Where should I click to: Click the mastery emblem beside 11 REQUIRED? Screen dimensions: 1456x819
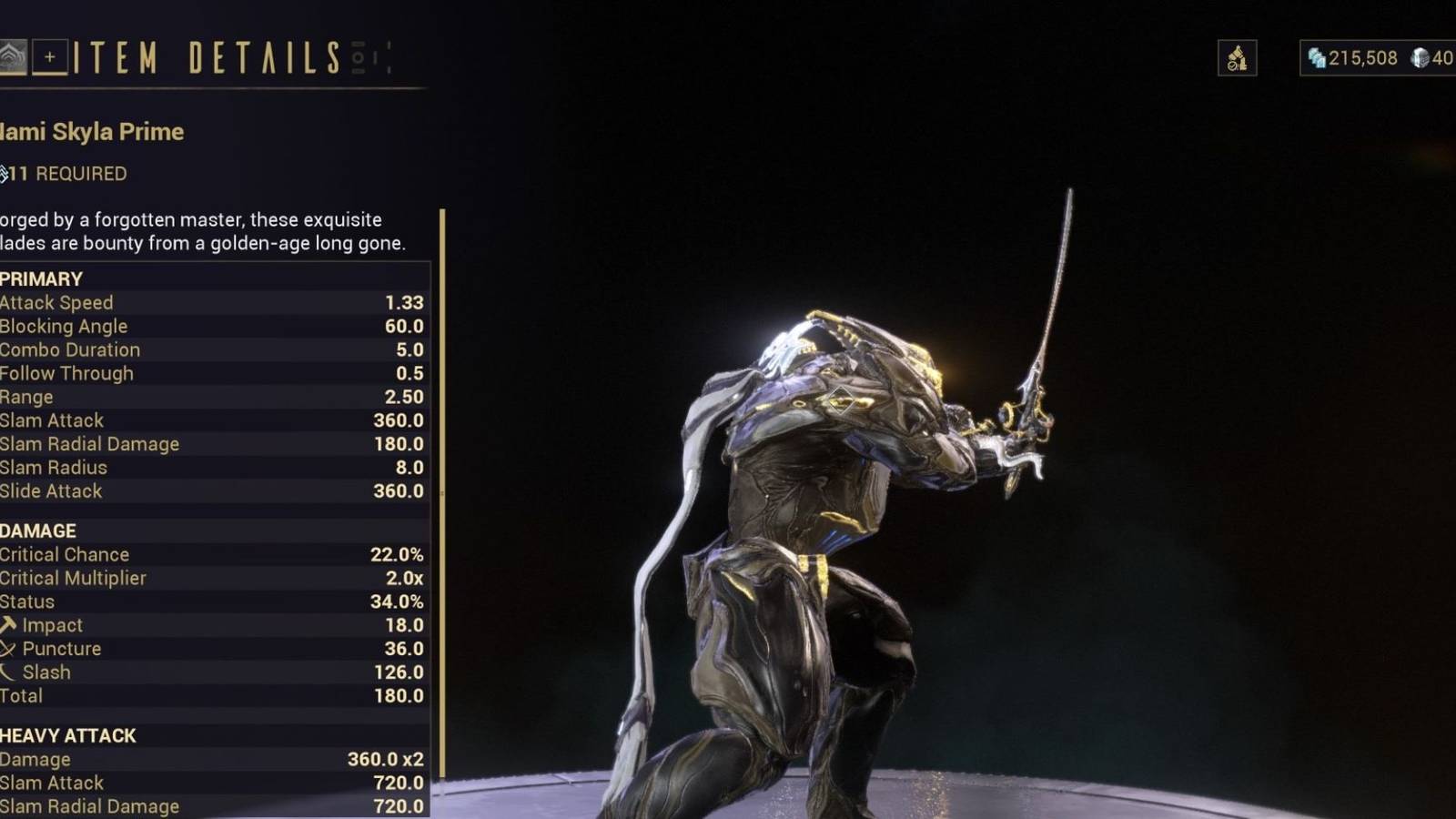[x=6, y=173]
